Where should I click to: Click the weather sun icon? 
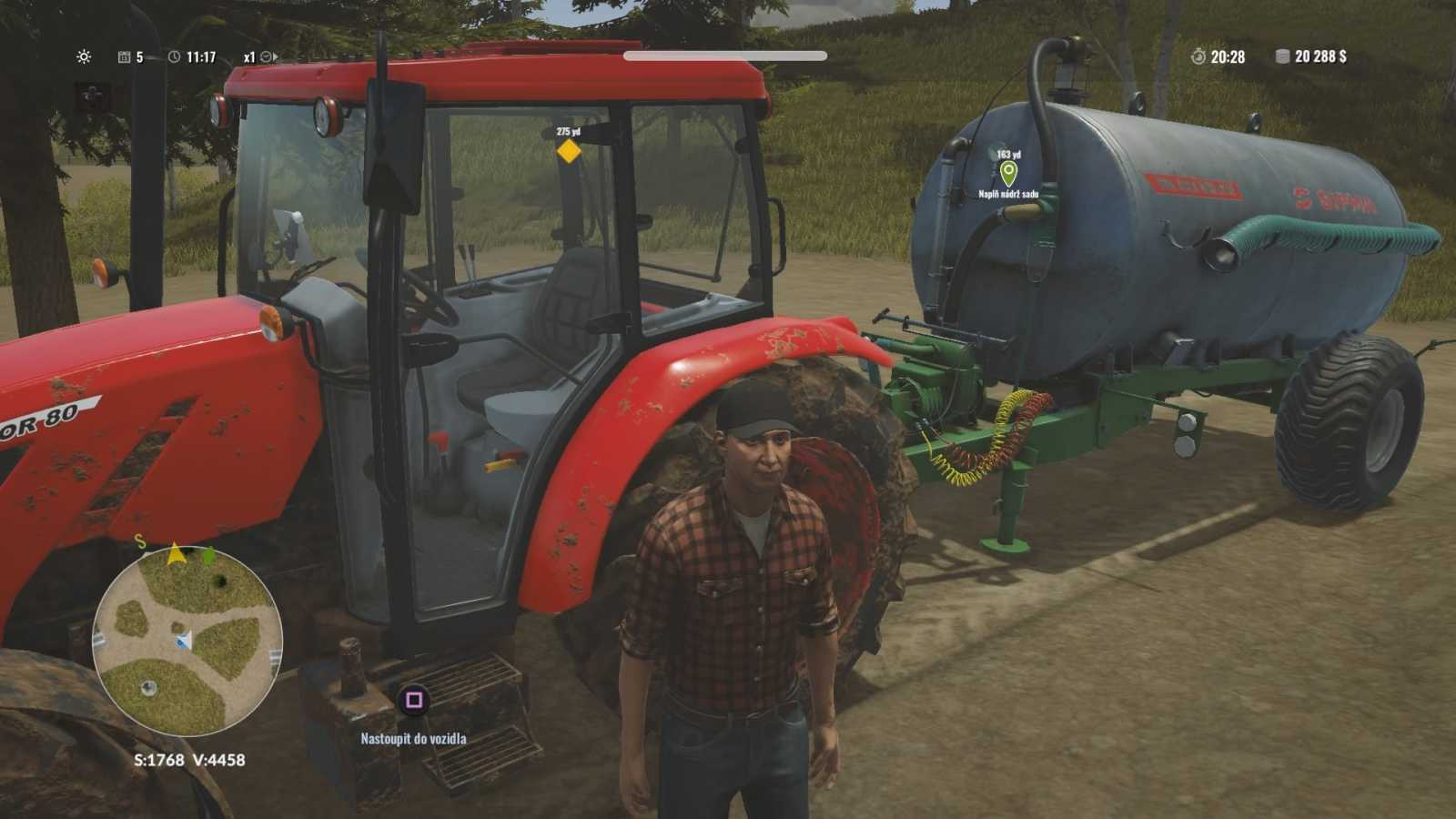[x=85, y=56]
